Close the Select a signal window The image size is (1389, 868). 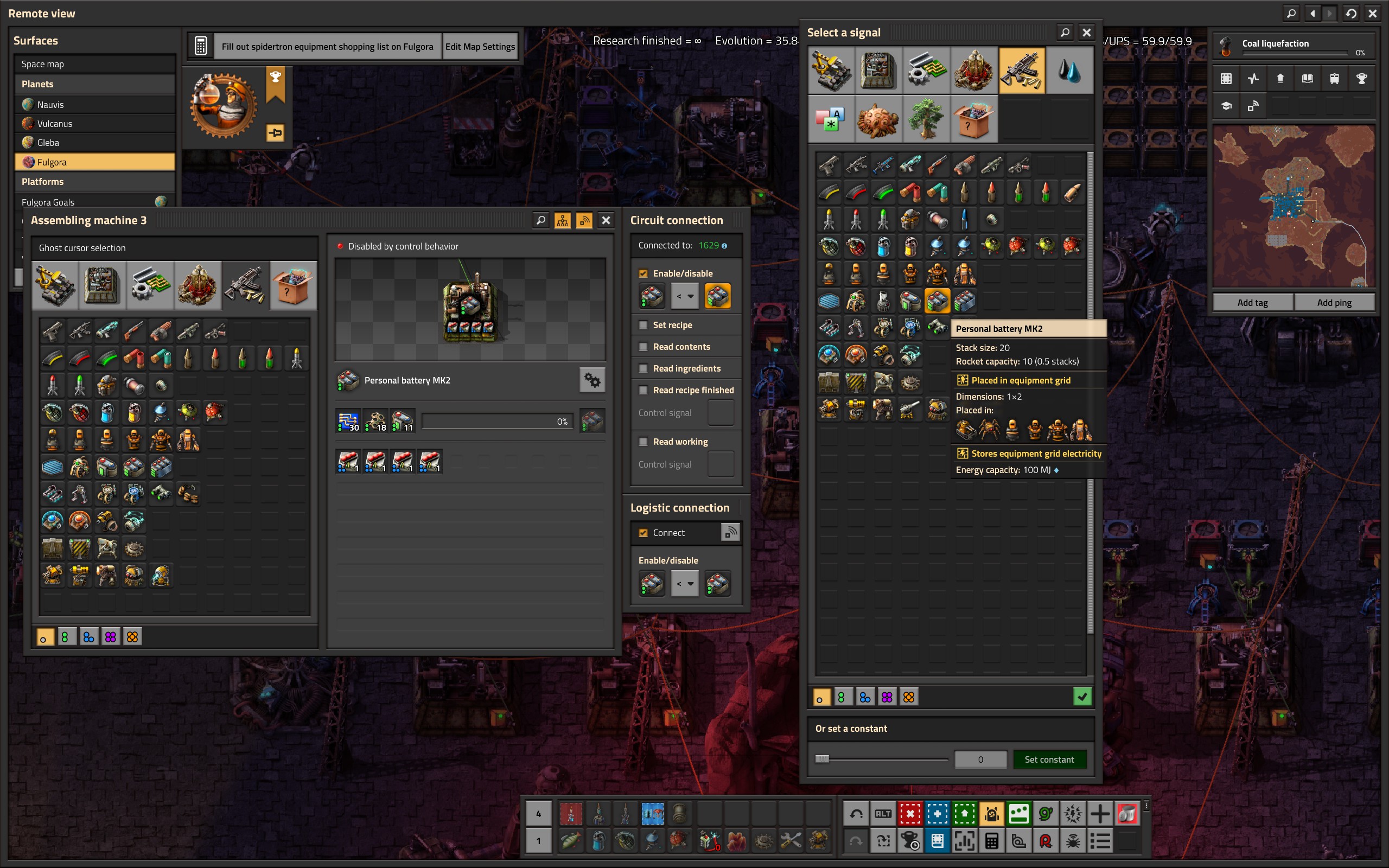pyautogui.click(x=1086, y=33)
